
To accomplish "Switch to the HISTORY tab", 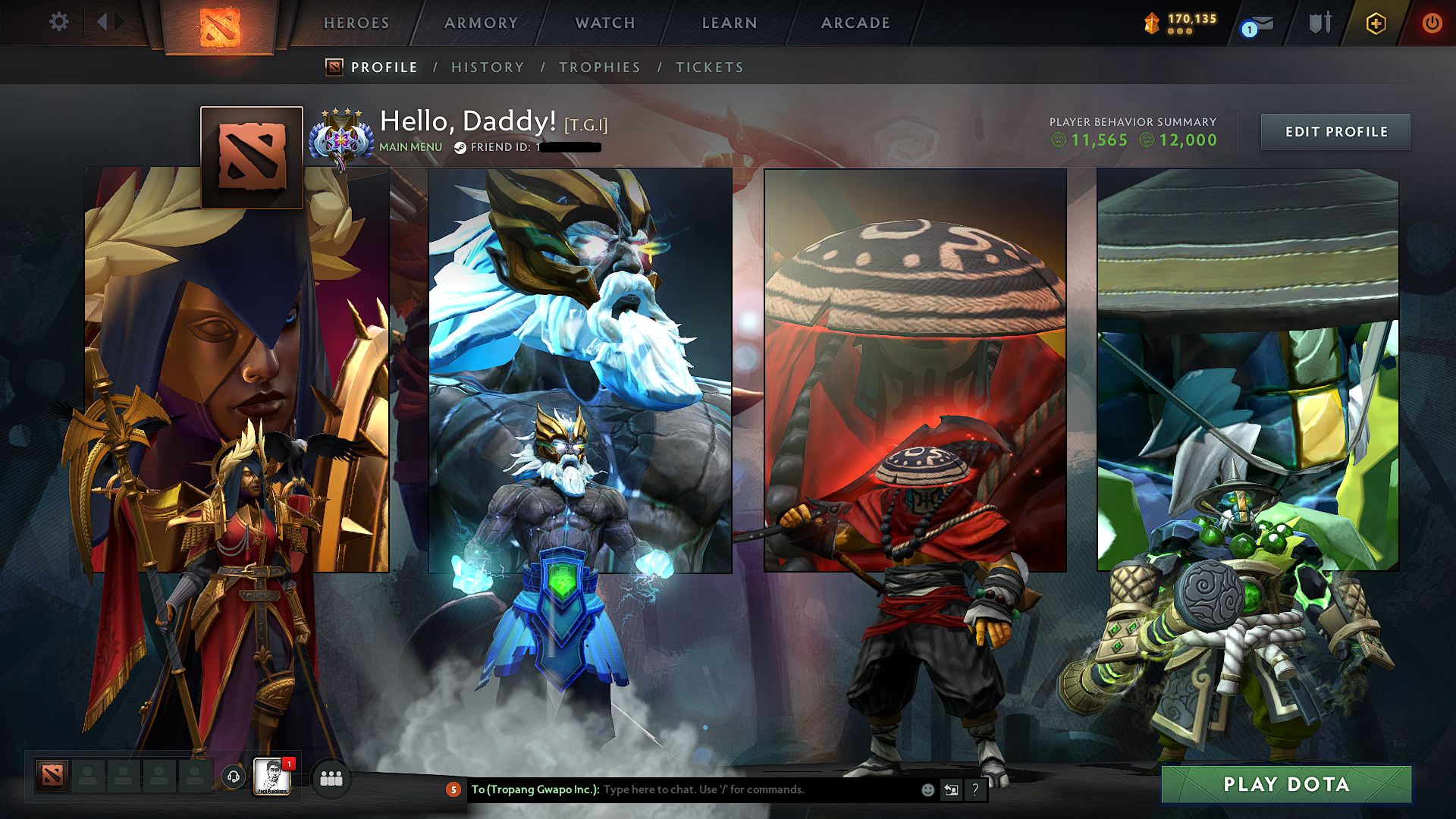I will click(488, 67).
